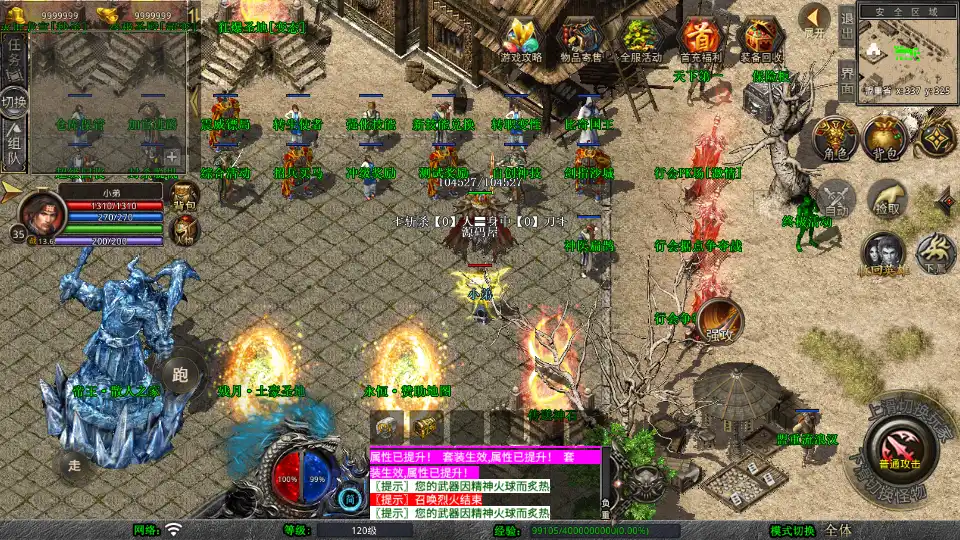Viewport: 960px width, 540px height.
Task: Toggle the 走 walk movement button
Action: (x=74, y=465)
